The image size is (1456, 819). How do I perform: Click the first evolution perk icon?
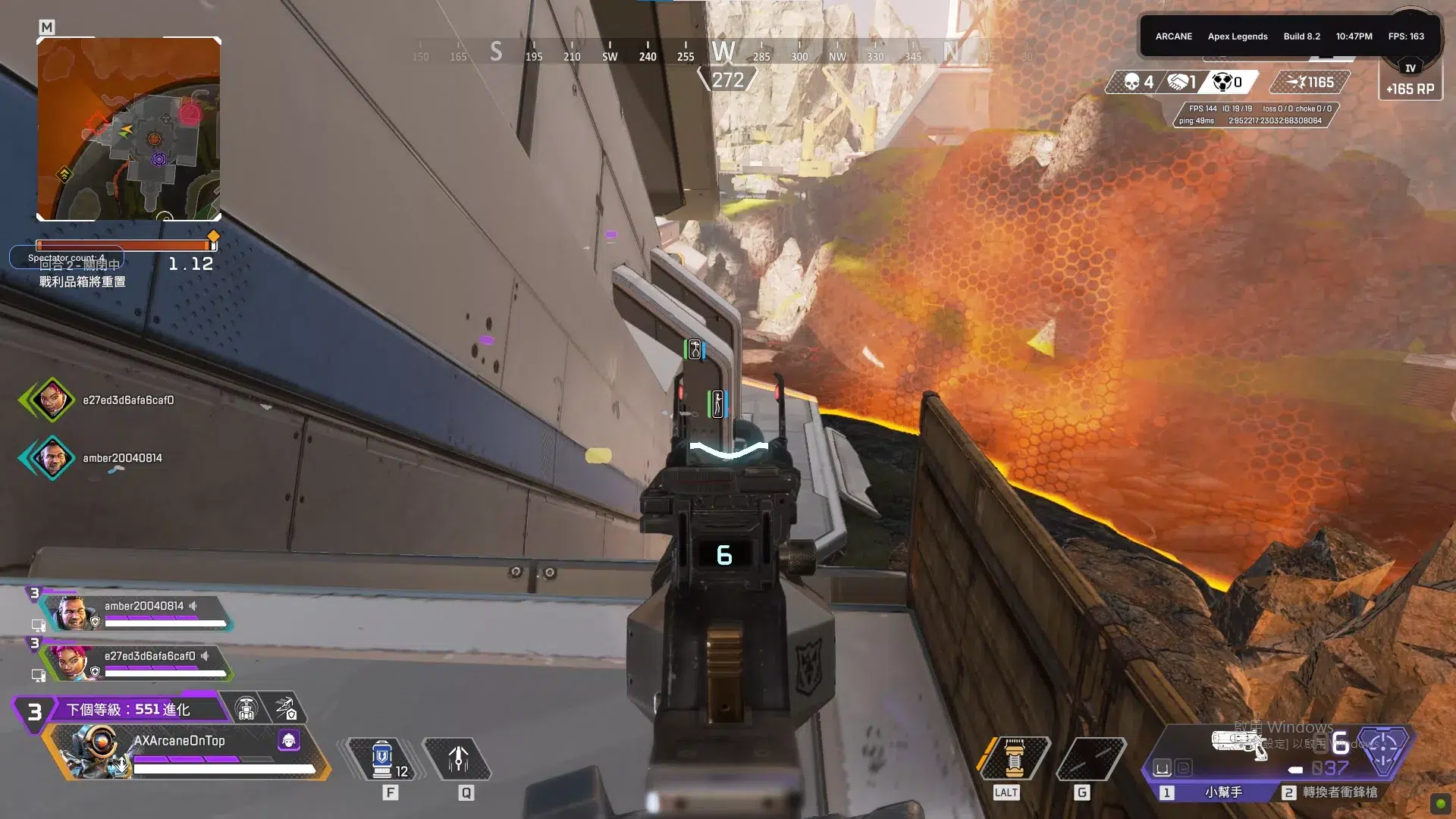coord(246,708)
